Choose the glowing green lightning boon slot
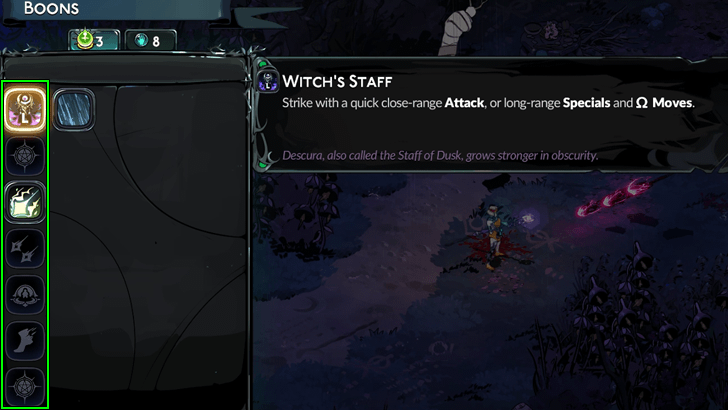 point(25,199)
